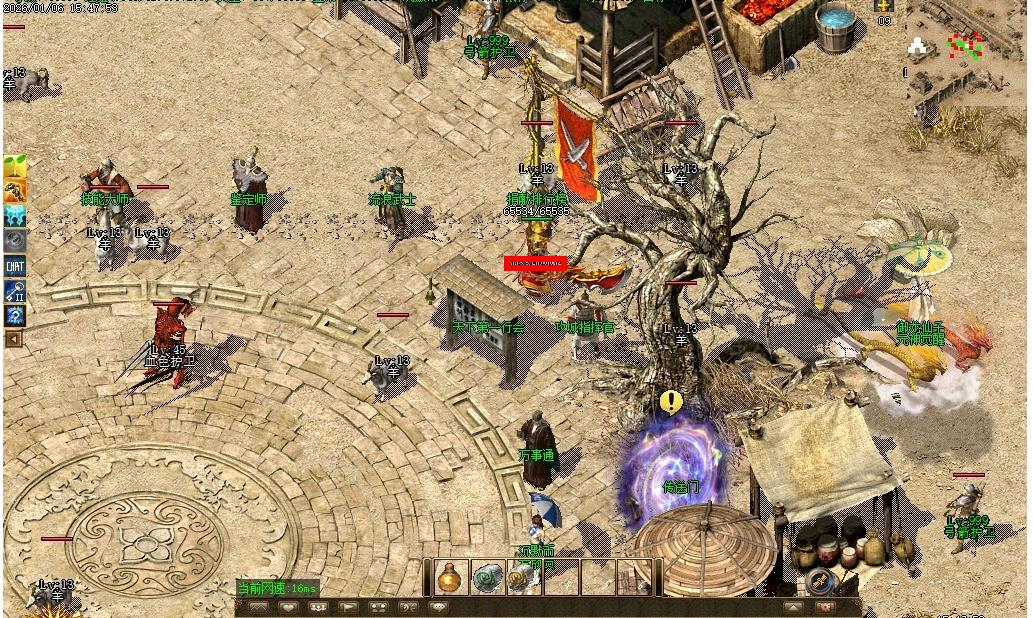Activate the cyan glowing skill icon
The image size is (1033, 618).
14,215
